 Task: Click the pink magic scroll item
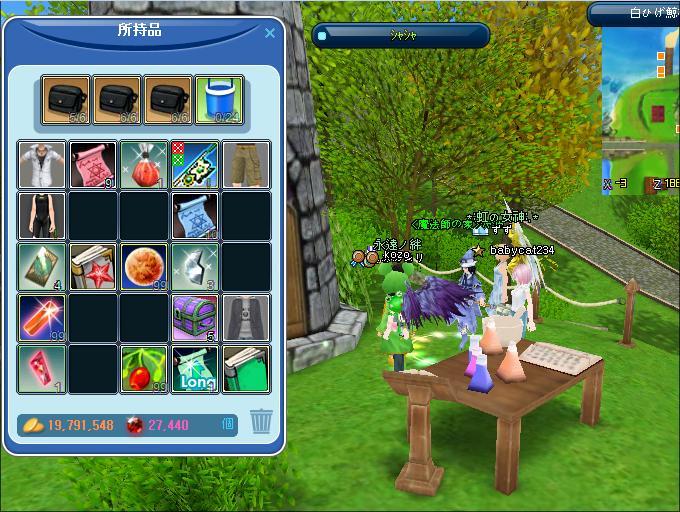(93, 165)
